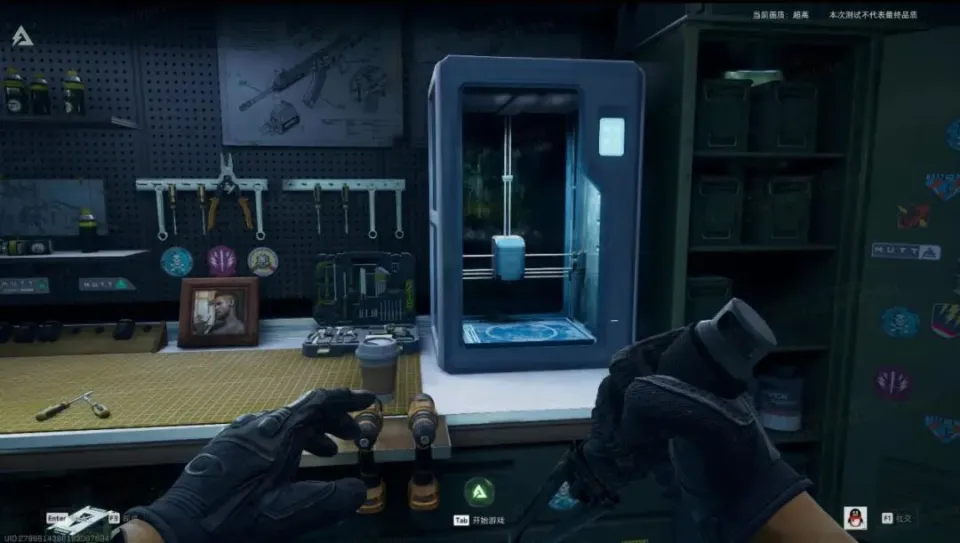Screen dimensions: 960x543
Task: Click the white triangle logo in the corner
Action: 21,38
